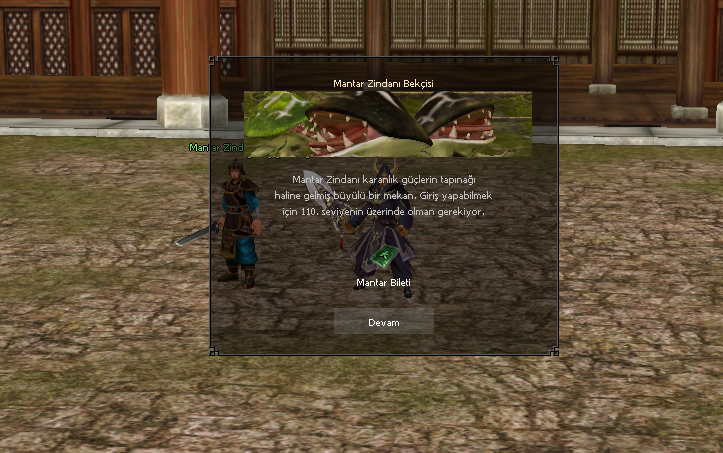The height and width of the screenshot is (453, 723).
Task: Click the Devam button to continue
Action: pyautogui.click(x=383, y=322)
